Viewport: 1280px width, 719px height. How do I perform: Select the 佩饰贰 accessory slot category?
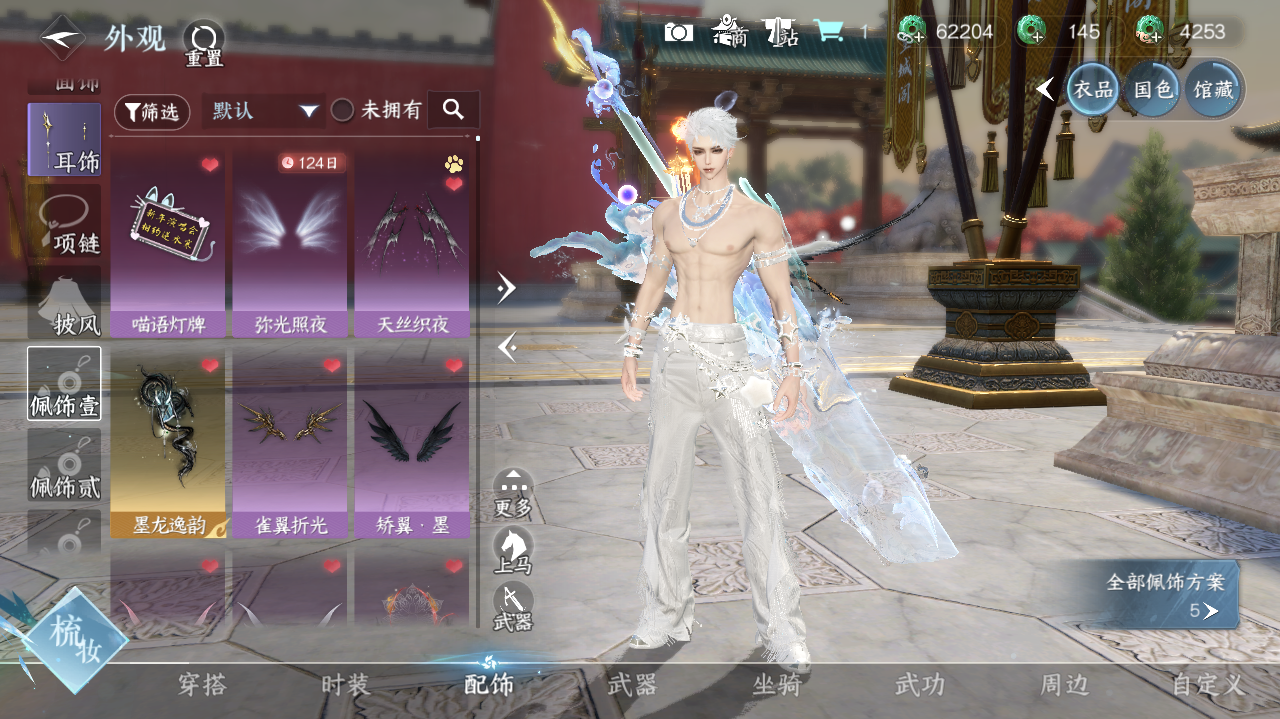(65, 465)
